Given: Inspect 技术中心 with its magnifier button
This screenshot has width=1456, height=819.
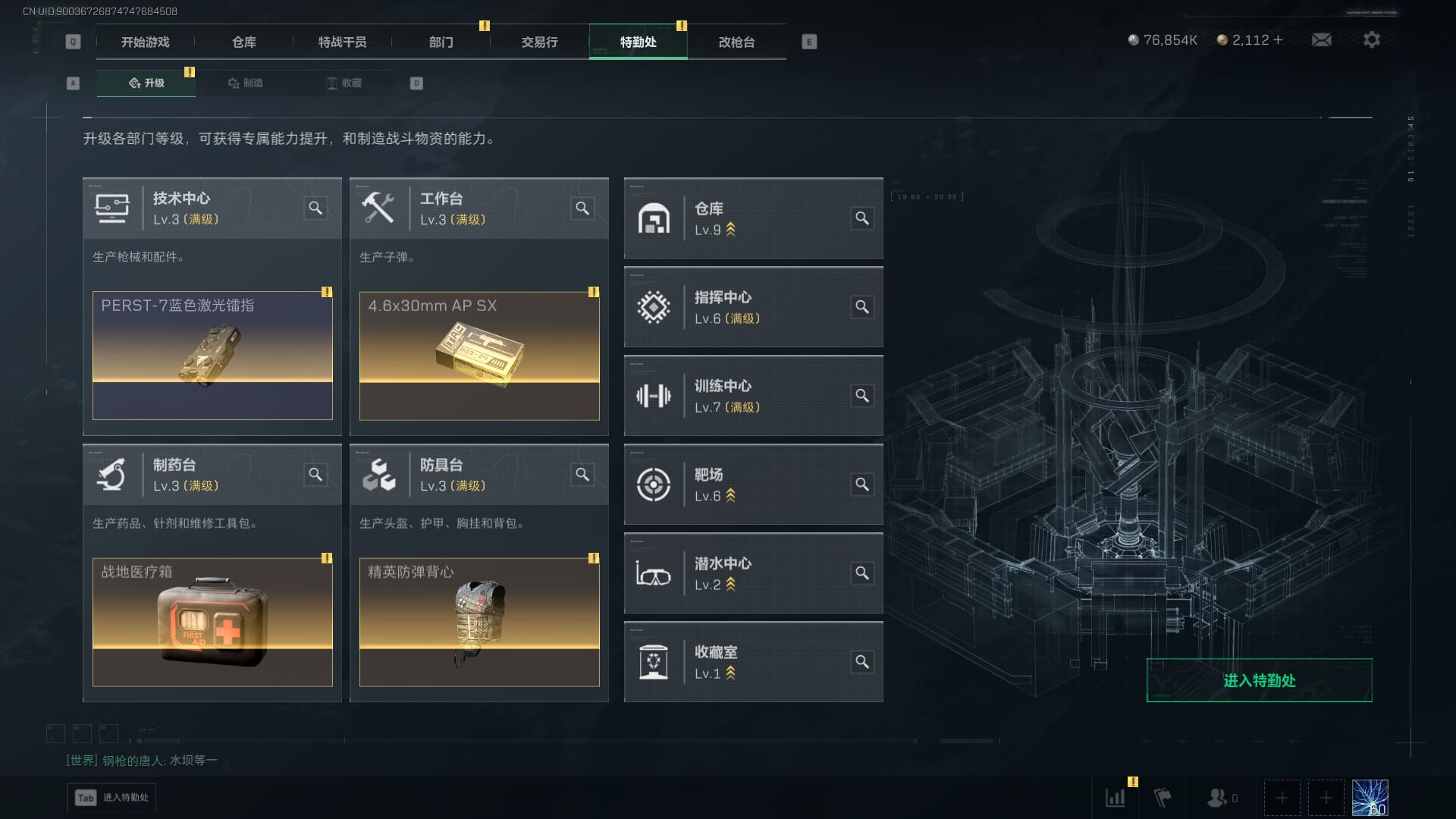Looking at the screenshot, I should pos(315,209).
